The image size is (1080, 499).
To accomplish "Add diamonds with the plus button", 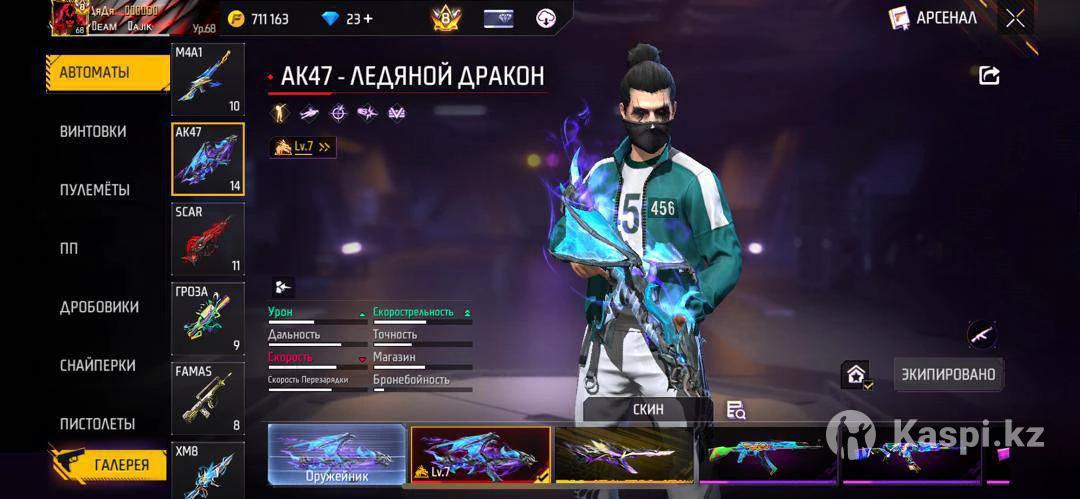I will coord(367,18).
